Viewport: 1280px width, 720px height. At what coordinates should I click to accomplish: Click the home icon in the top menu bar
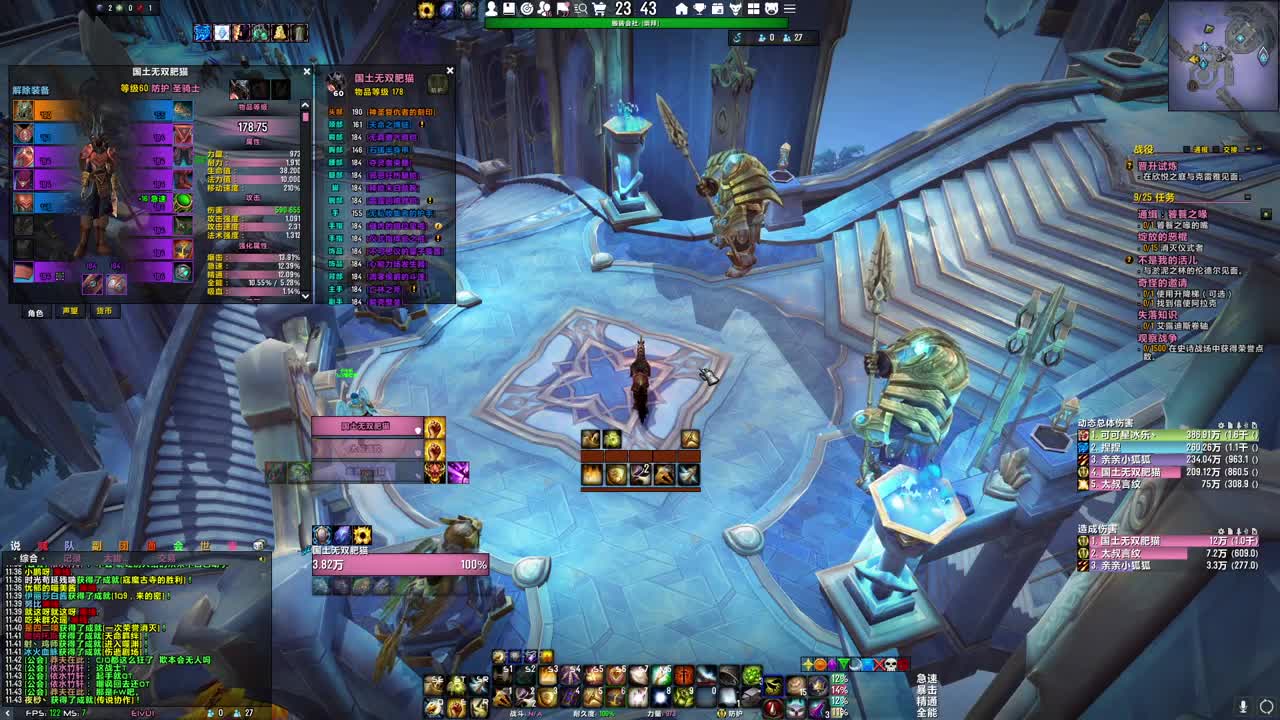[681, 9]
